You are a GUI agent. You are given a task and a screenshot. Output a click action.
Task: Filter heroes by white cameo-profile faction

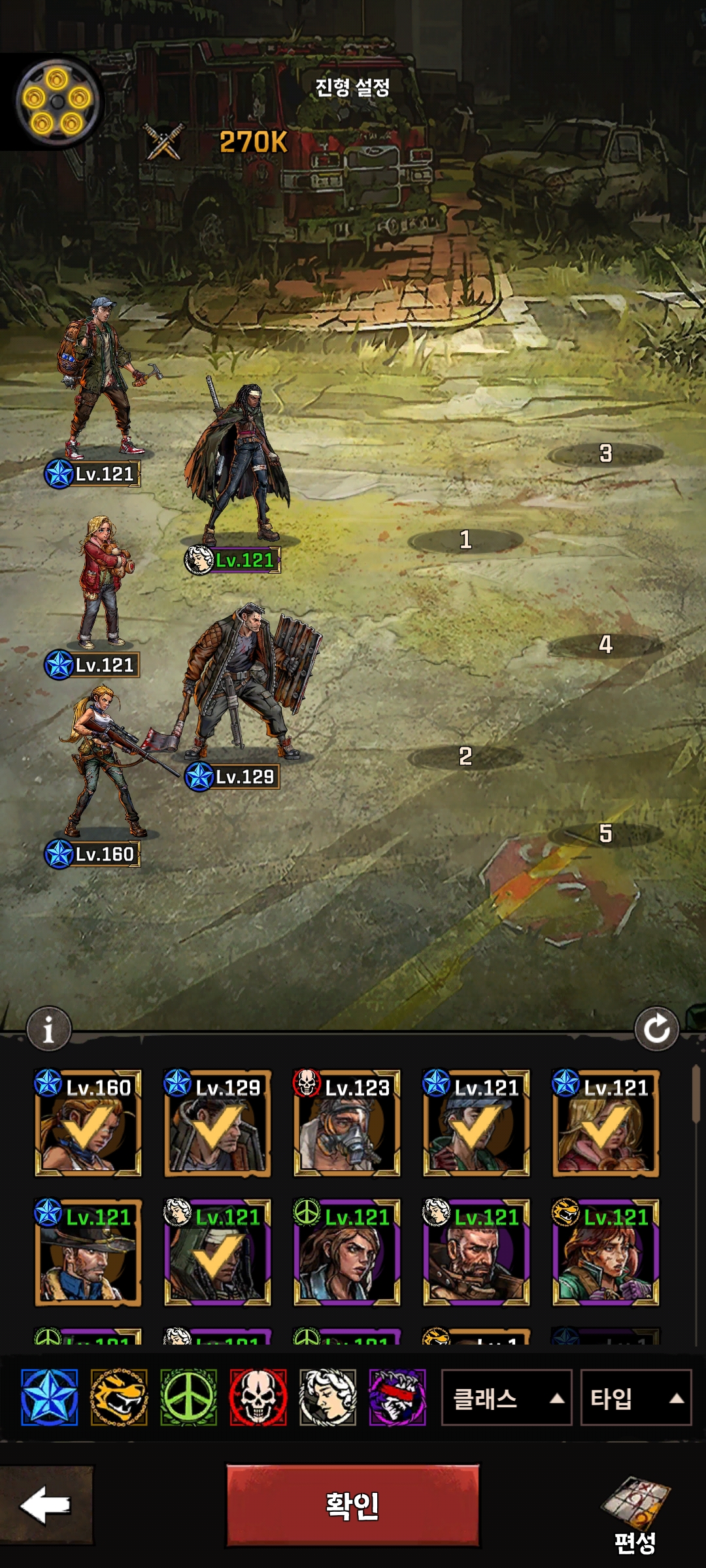coord(328,1397)
